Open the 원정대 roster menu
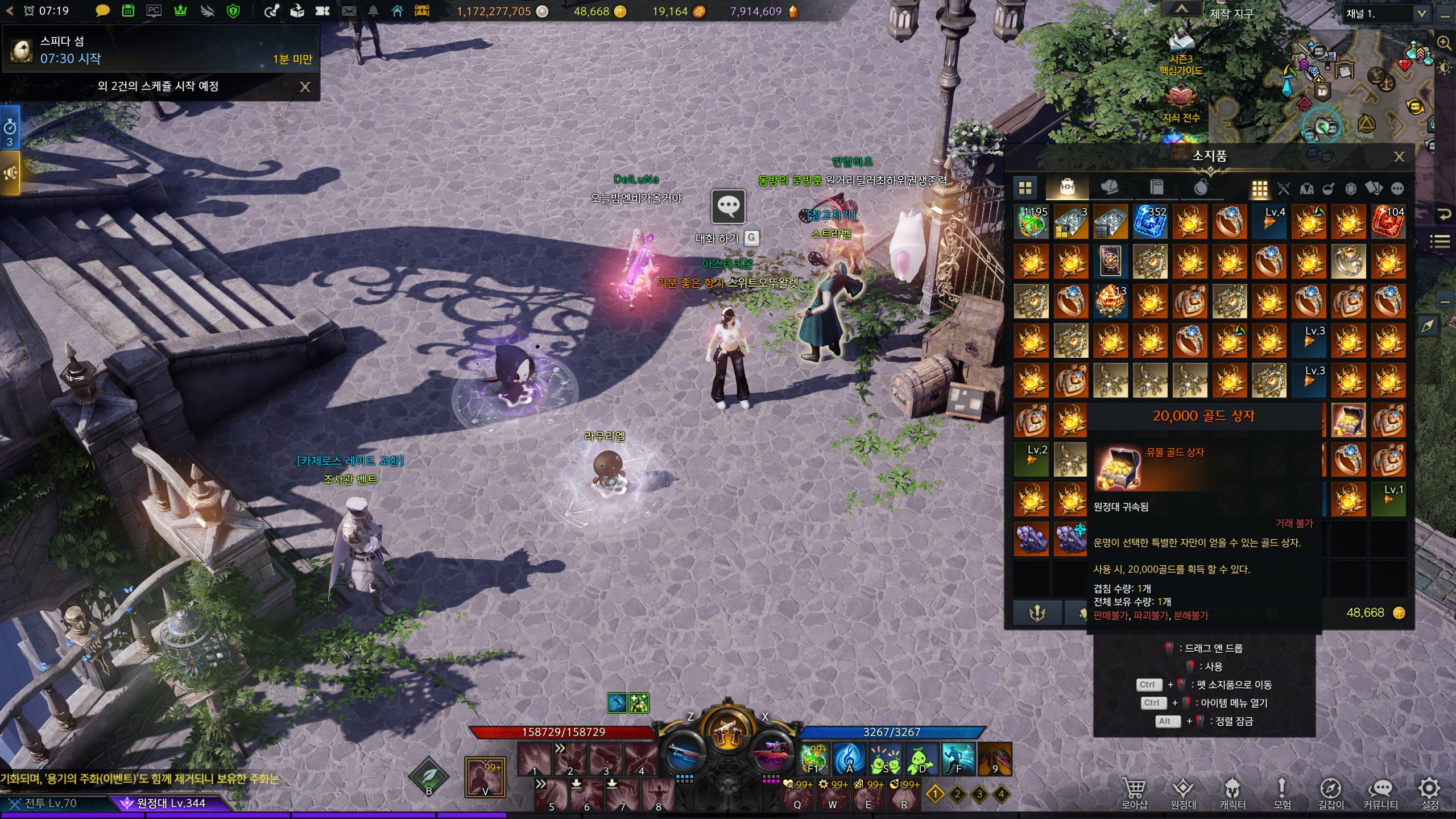Image resolution: width=1456 pixels, height=819 pixels. pos(1183,792)
